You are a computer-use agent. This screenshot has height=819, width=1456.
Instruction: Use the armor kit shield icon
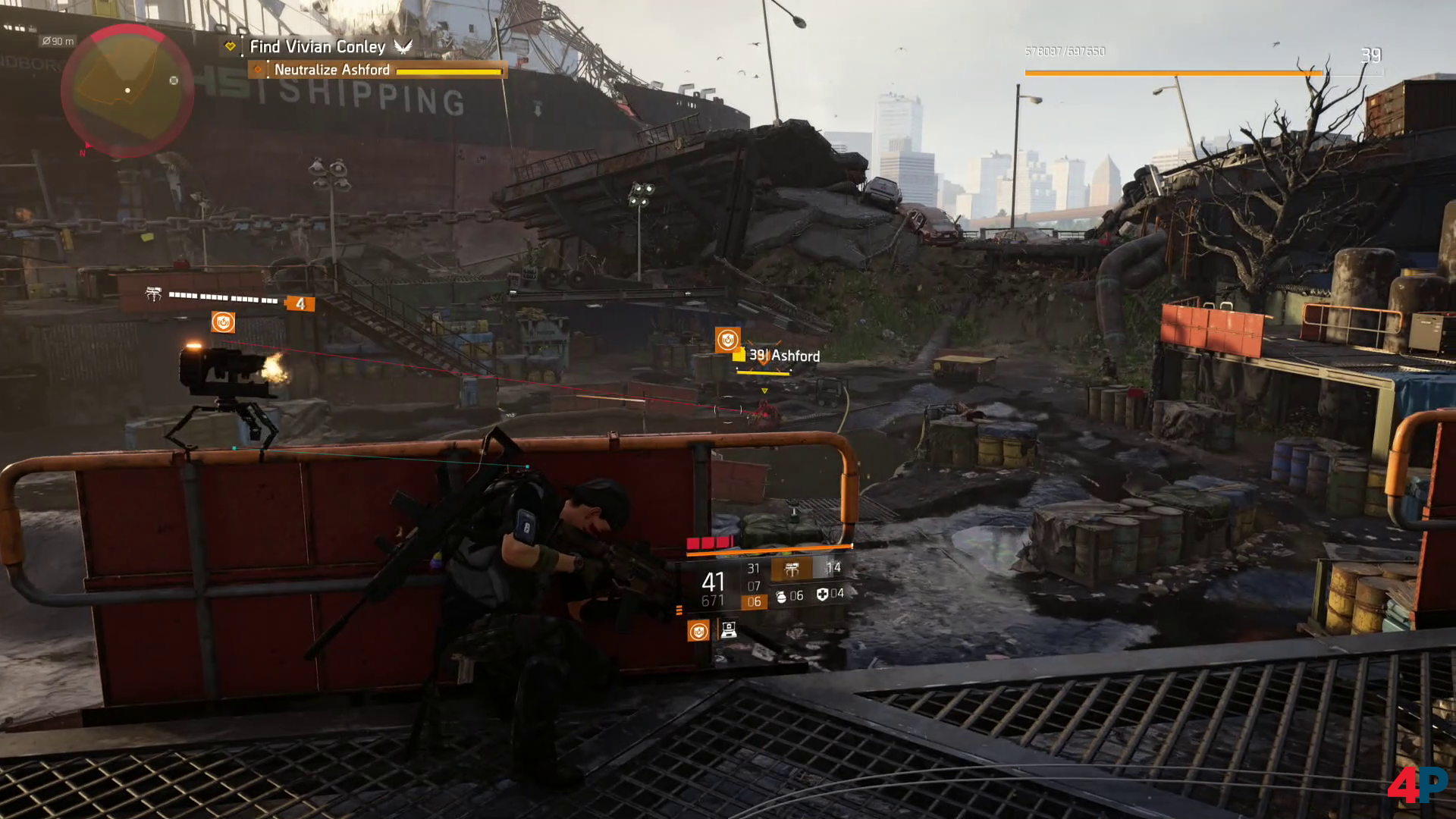(822, 595)
